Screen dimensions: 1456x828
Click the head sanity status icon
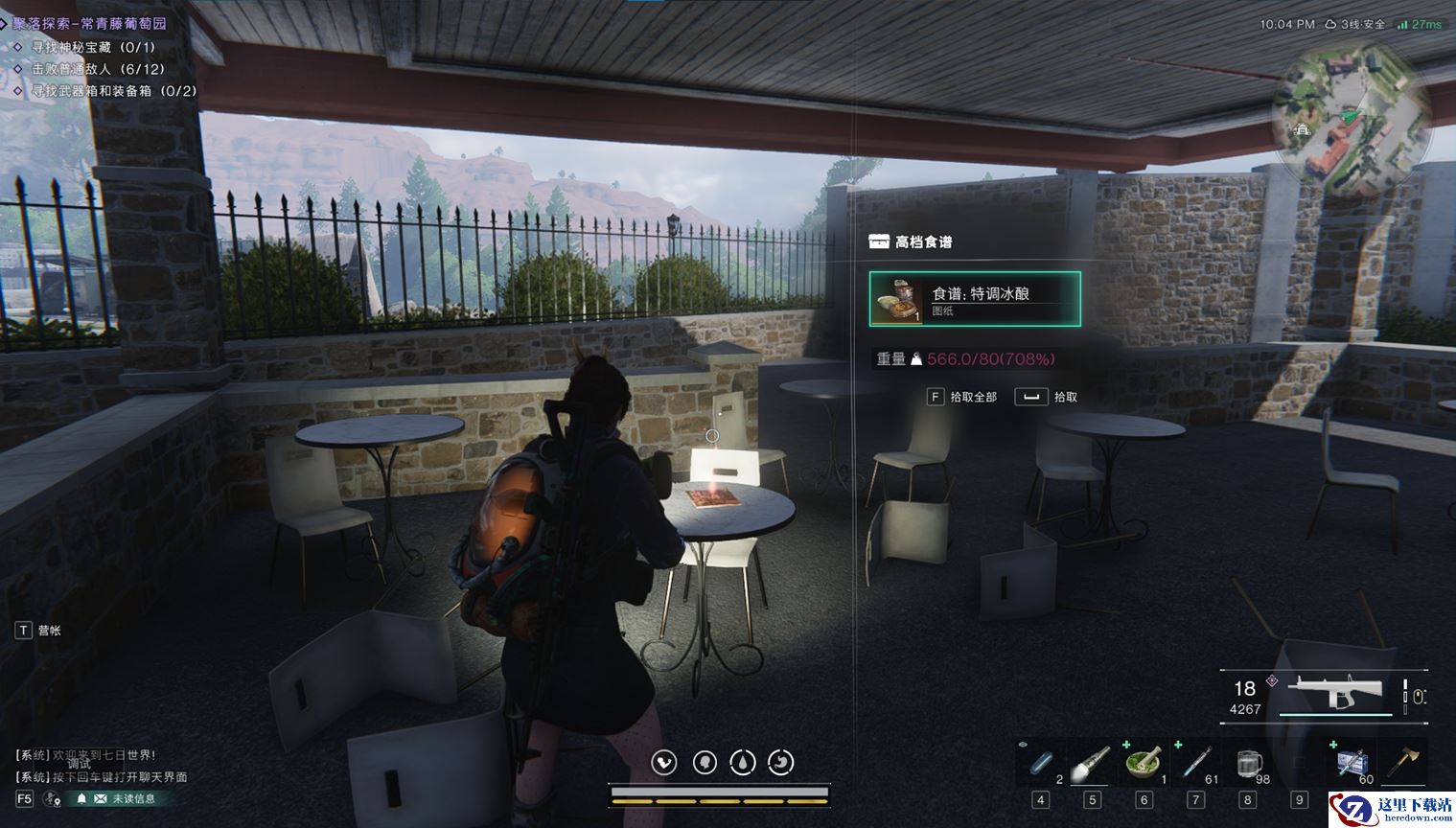(x=705, y=762)
